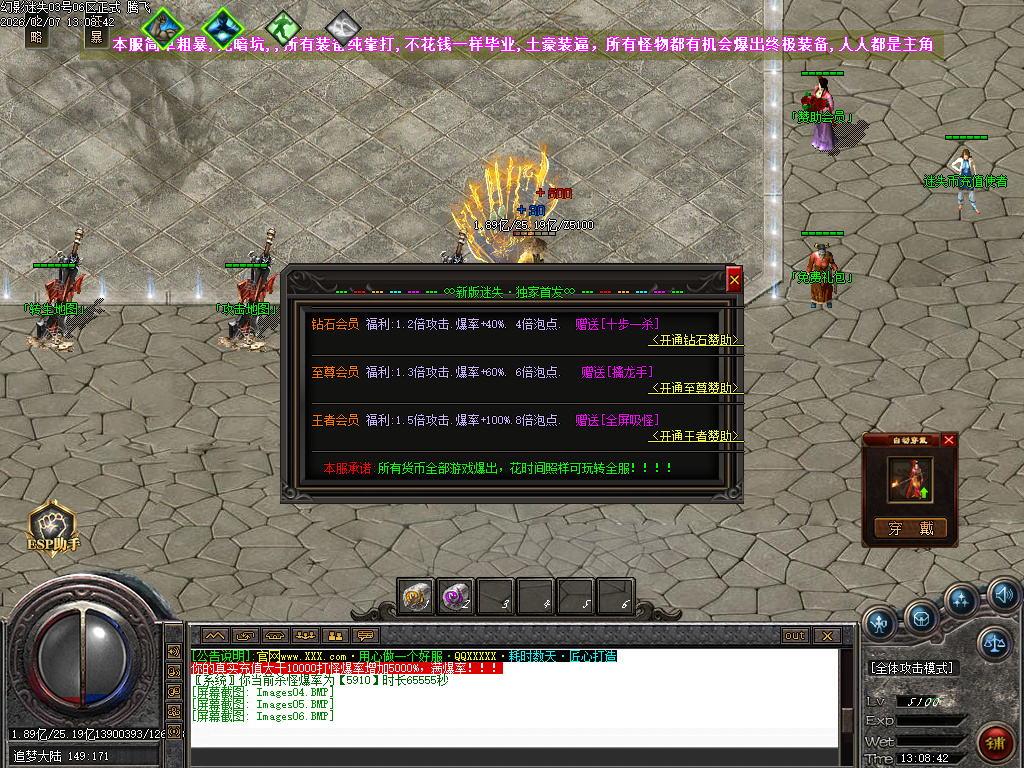Viewport: 1024px width, 768px height.
Task: Use the orange swirl scroll in hotbar slot 1
Action: click(x=417, y=597)
